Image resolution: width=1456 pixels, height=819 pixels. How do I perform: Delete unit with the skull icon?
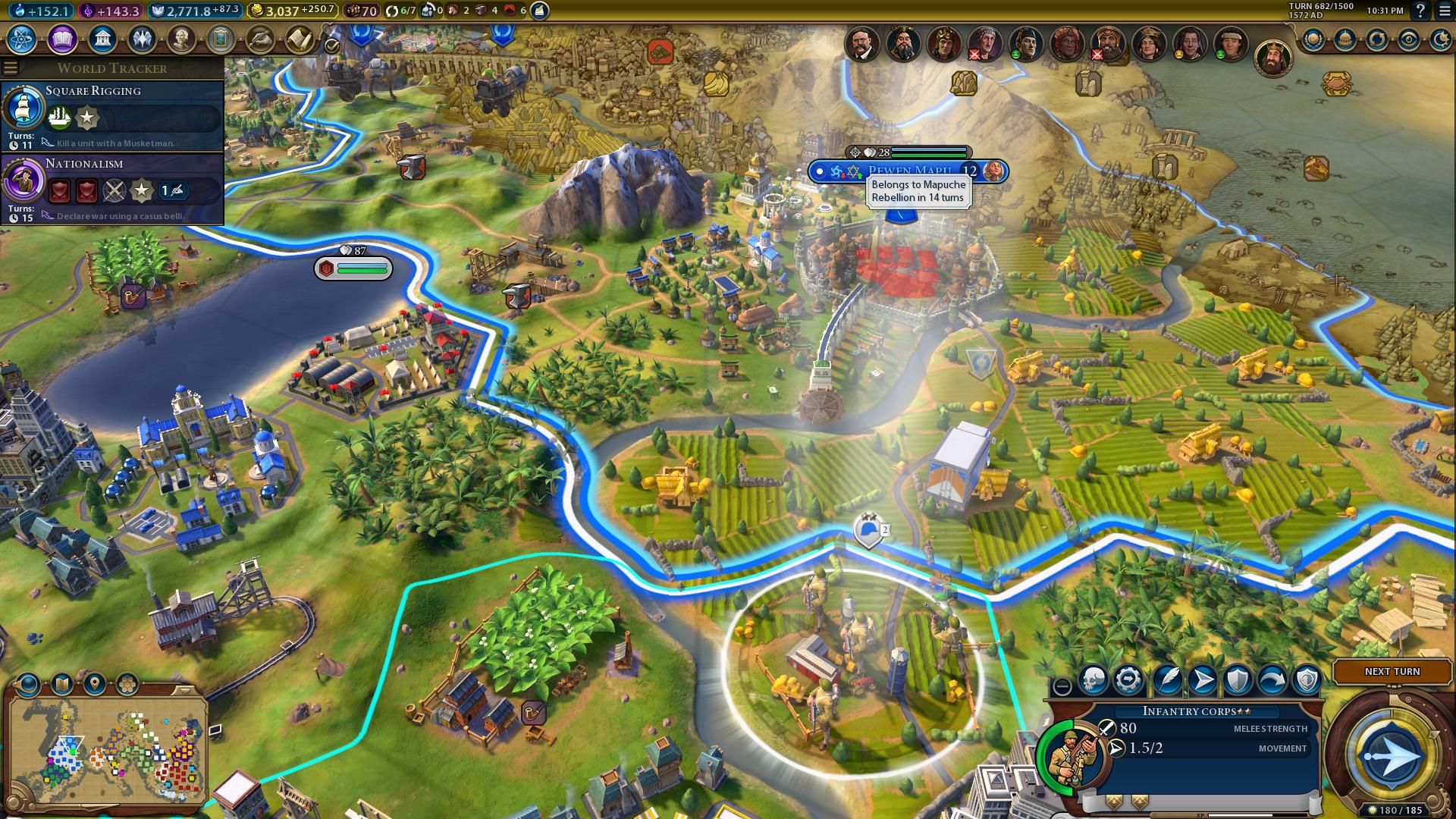coord(1094,680)
